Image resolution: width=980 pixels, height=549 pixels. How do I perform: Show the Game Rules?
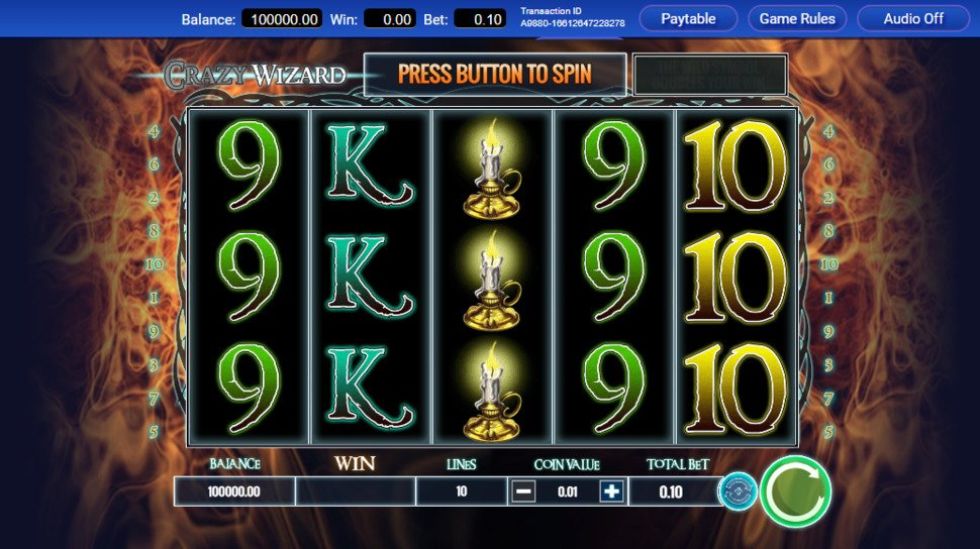point(797,18)
